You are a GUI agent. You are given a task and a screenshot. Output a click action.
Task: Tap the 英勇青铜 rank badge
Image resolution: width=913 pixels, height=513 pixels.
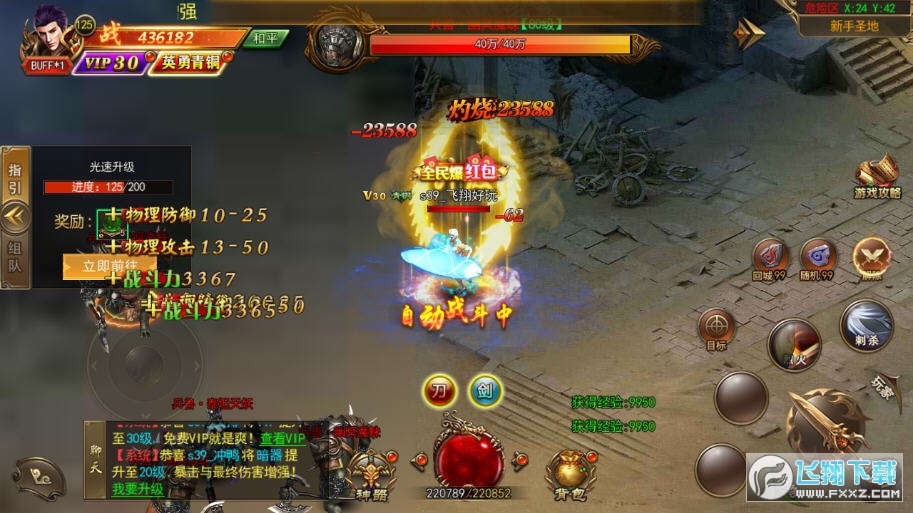pyautogui.click(x=188, y=63)
